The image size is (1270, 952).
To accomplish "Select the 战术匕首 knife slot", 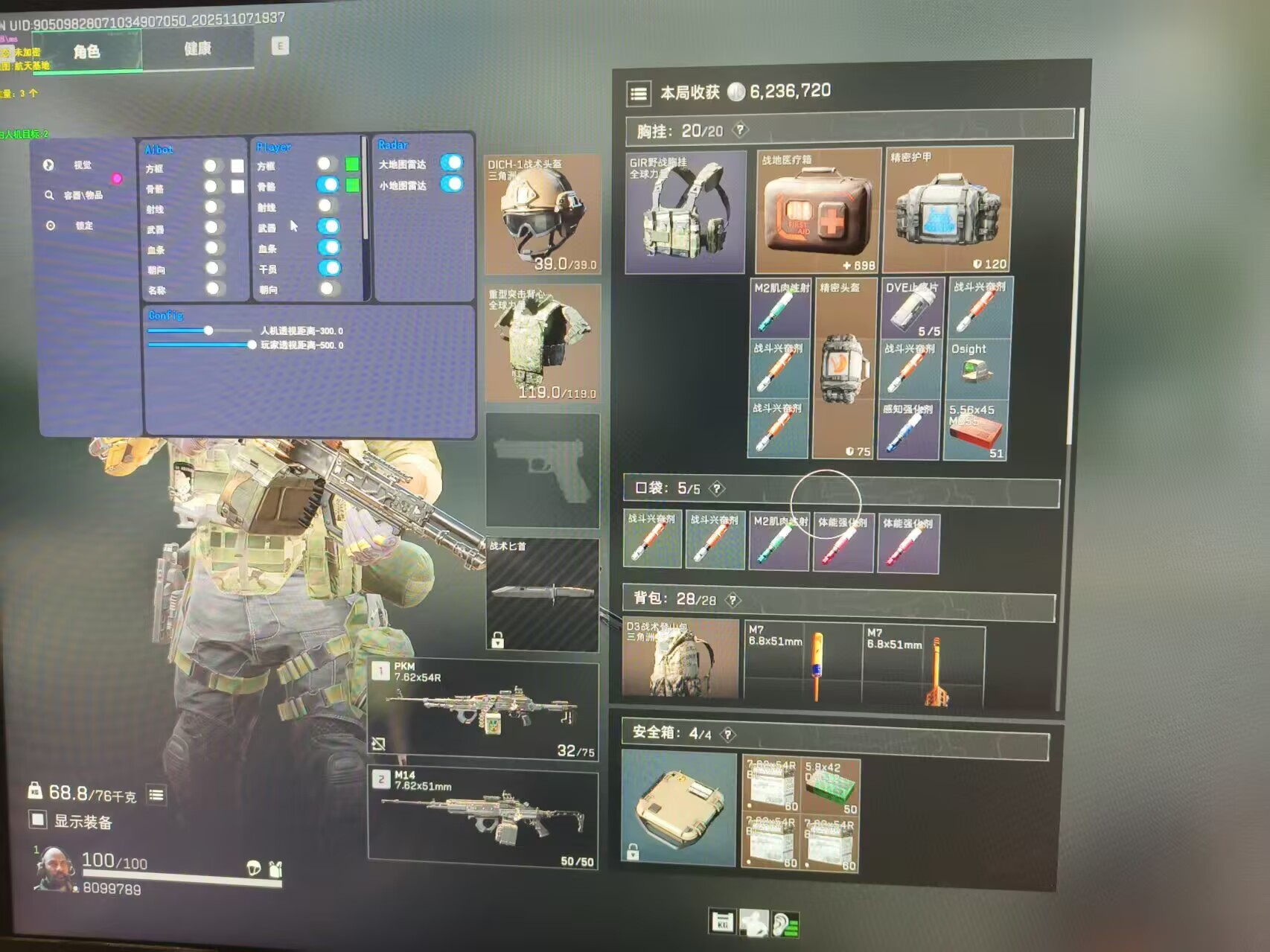I will tap(543, 594).
